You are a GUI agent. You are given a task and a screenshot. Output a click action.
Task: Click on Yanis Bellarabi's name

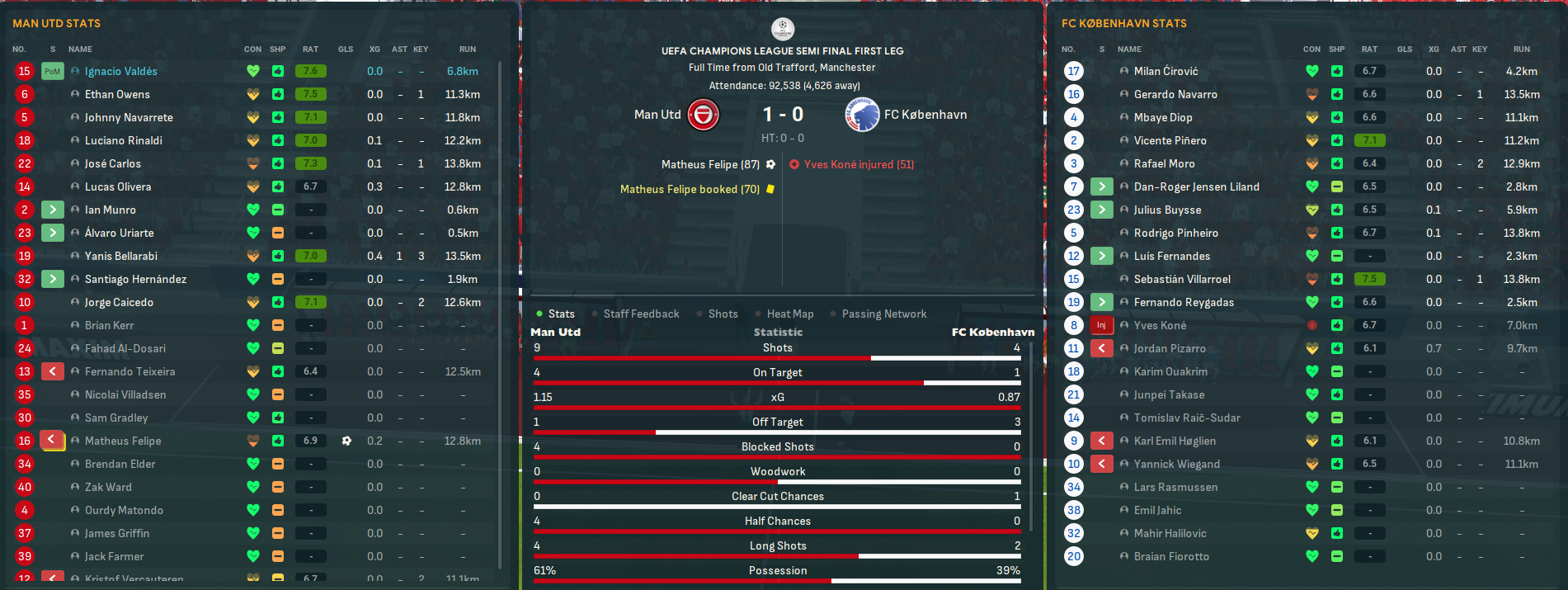pos(120,257)
